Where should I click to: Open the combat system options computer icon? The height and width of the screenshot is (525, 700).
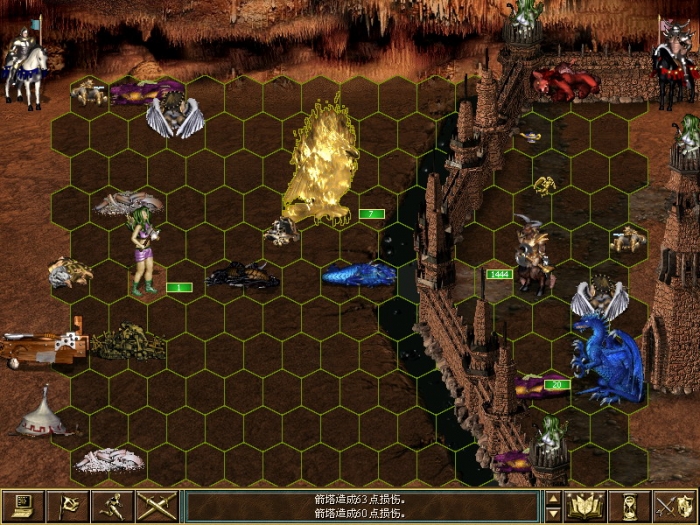coord(23,505)
